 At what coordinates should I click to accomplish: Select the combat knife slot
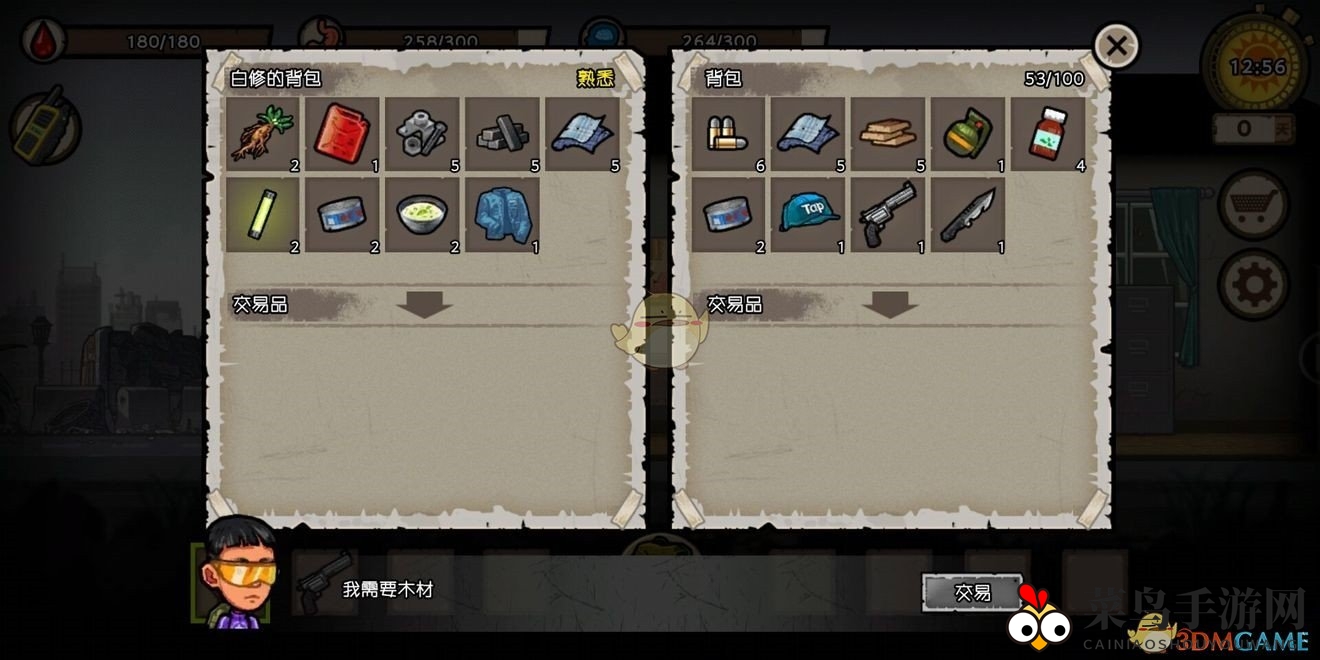968,214
